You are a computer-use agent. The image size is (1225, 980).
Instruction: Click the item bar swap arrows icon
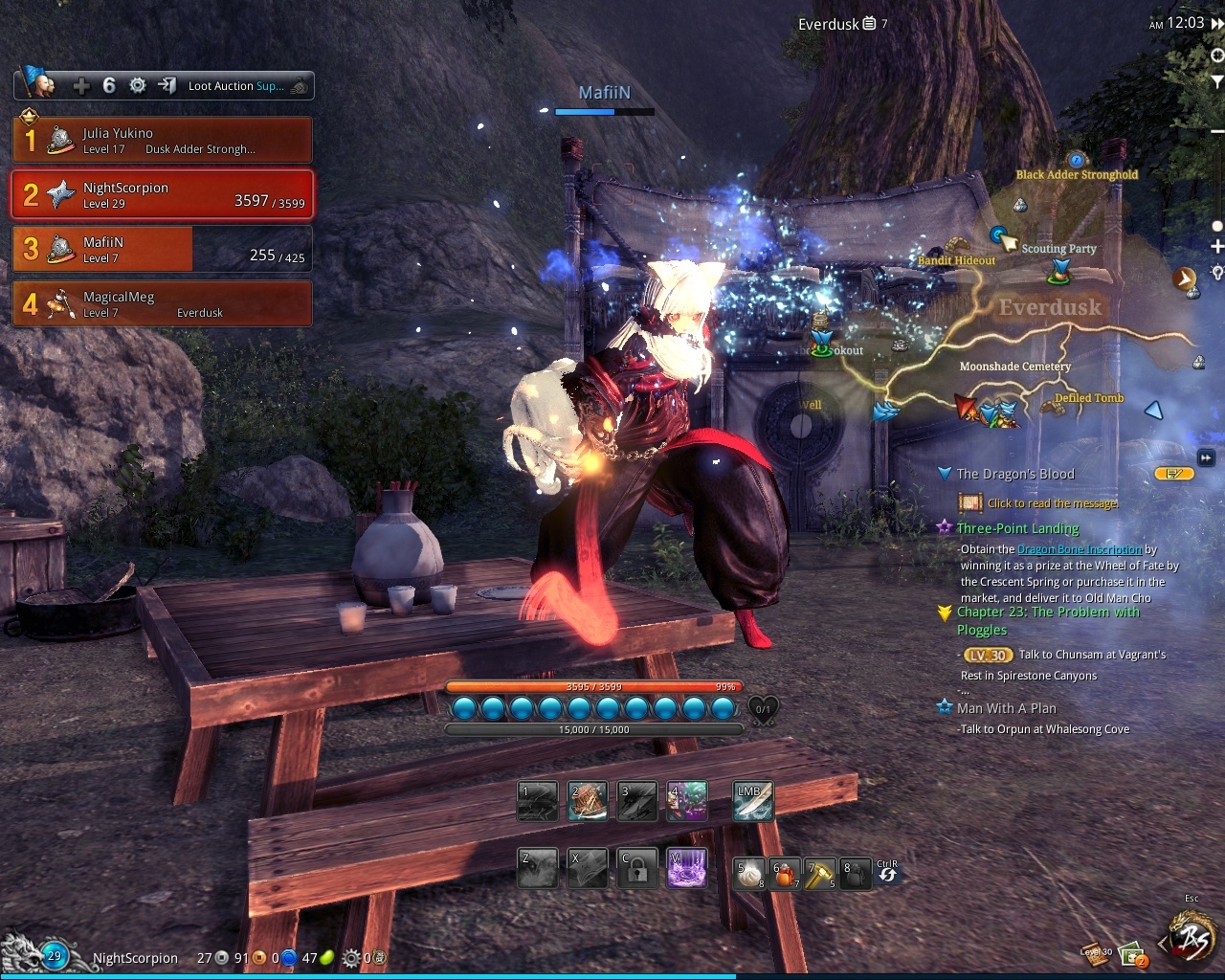point(887,873)
